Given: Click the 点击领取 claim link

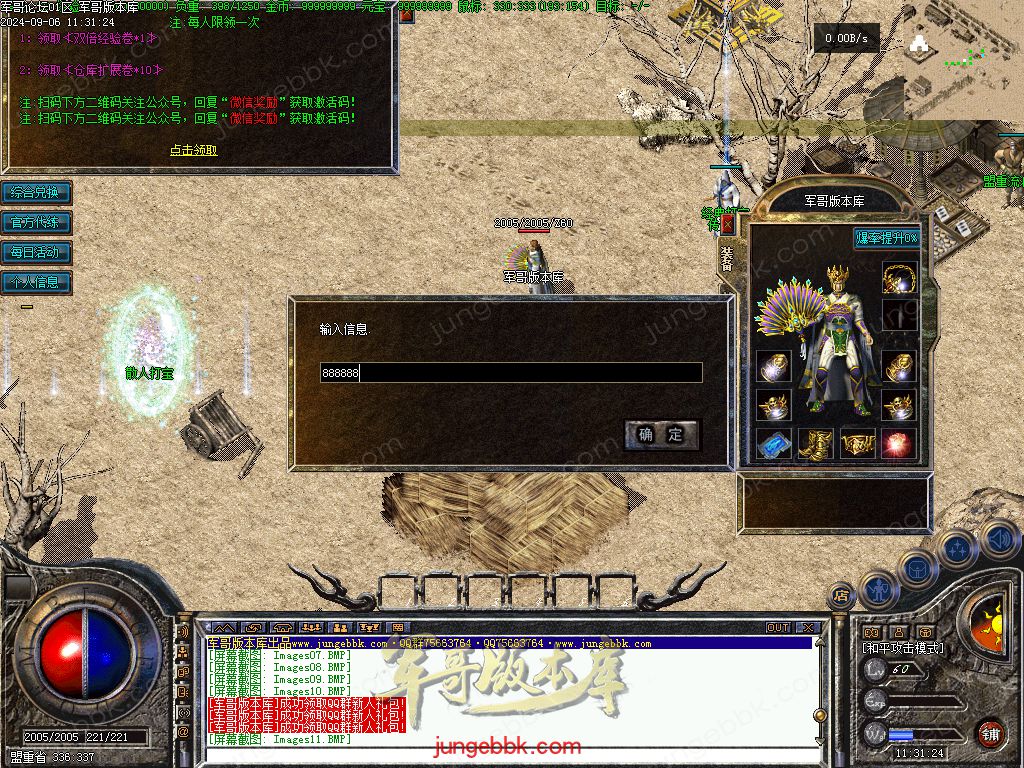Looking at the screenshot, I should point(193,150).
